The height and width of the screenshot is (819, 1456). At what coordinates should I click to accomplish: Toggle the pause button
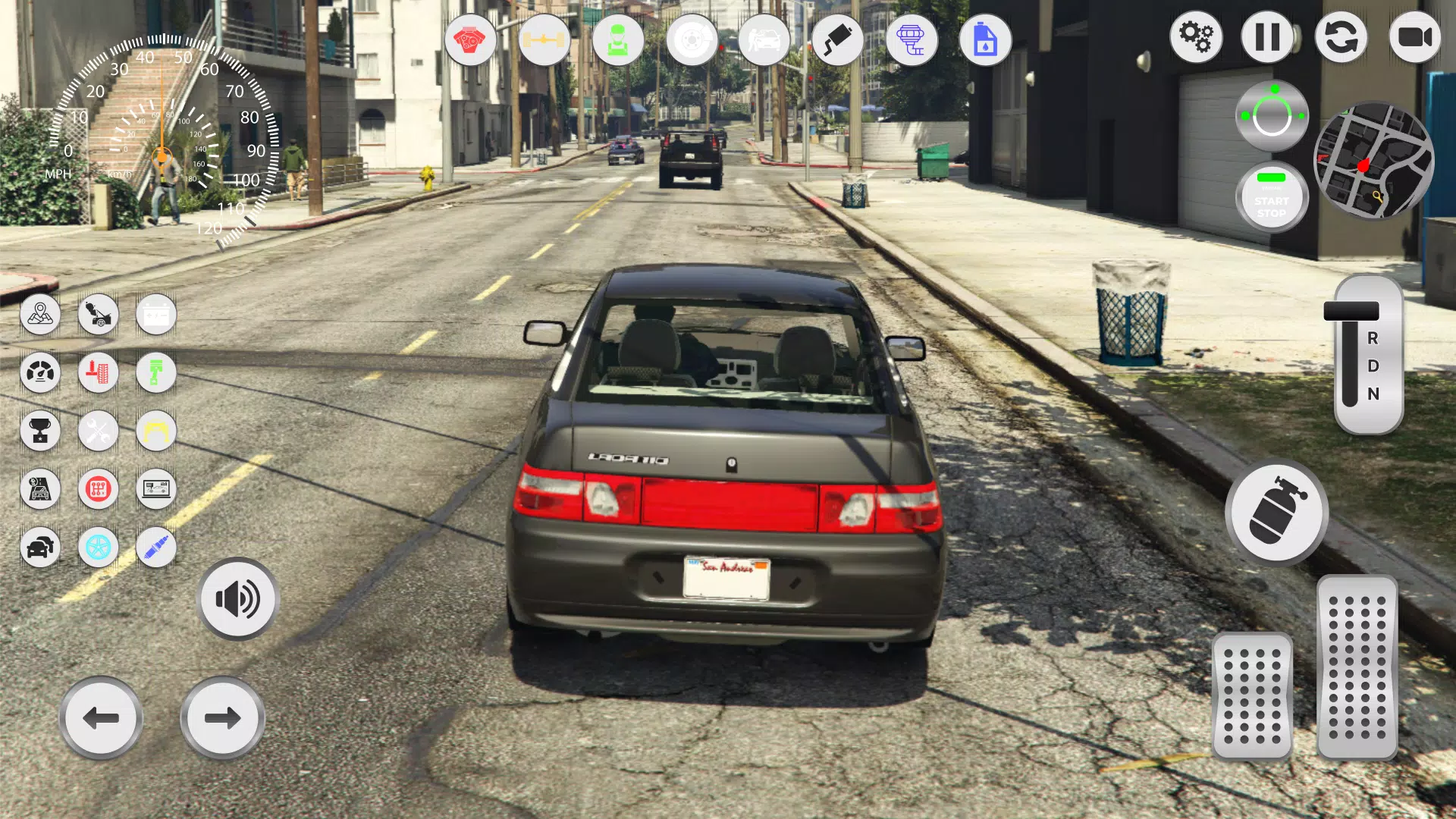[x=1267, y=36]
